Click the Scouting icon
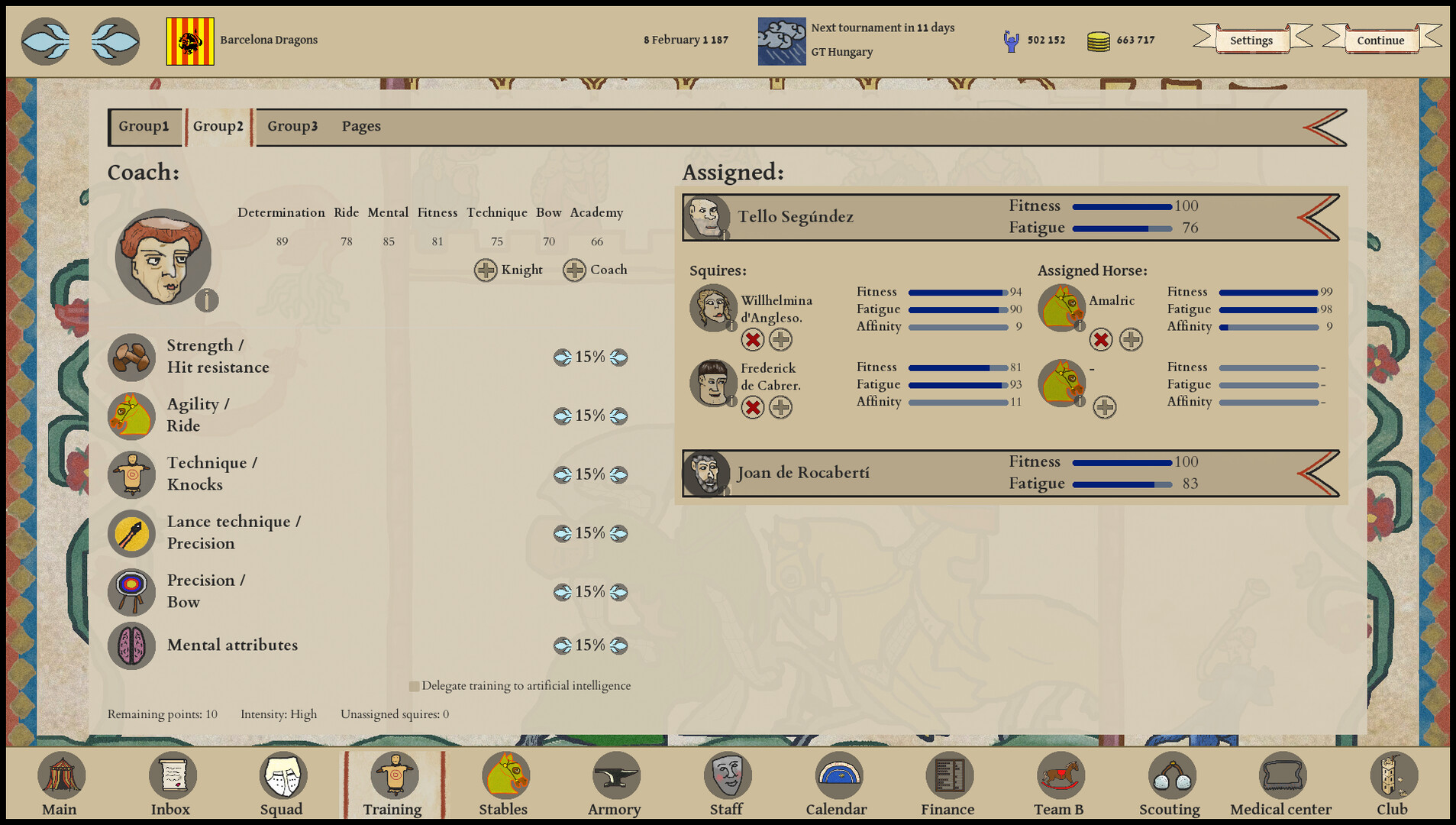Viewport: 1456px width, 825px height. point(1170,775)
